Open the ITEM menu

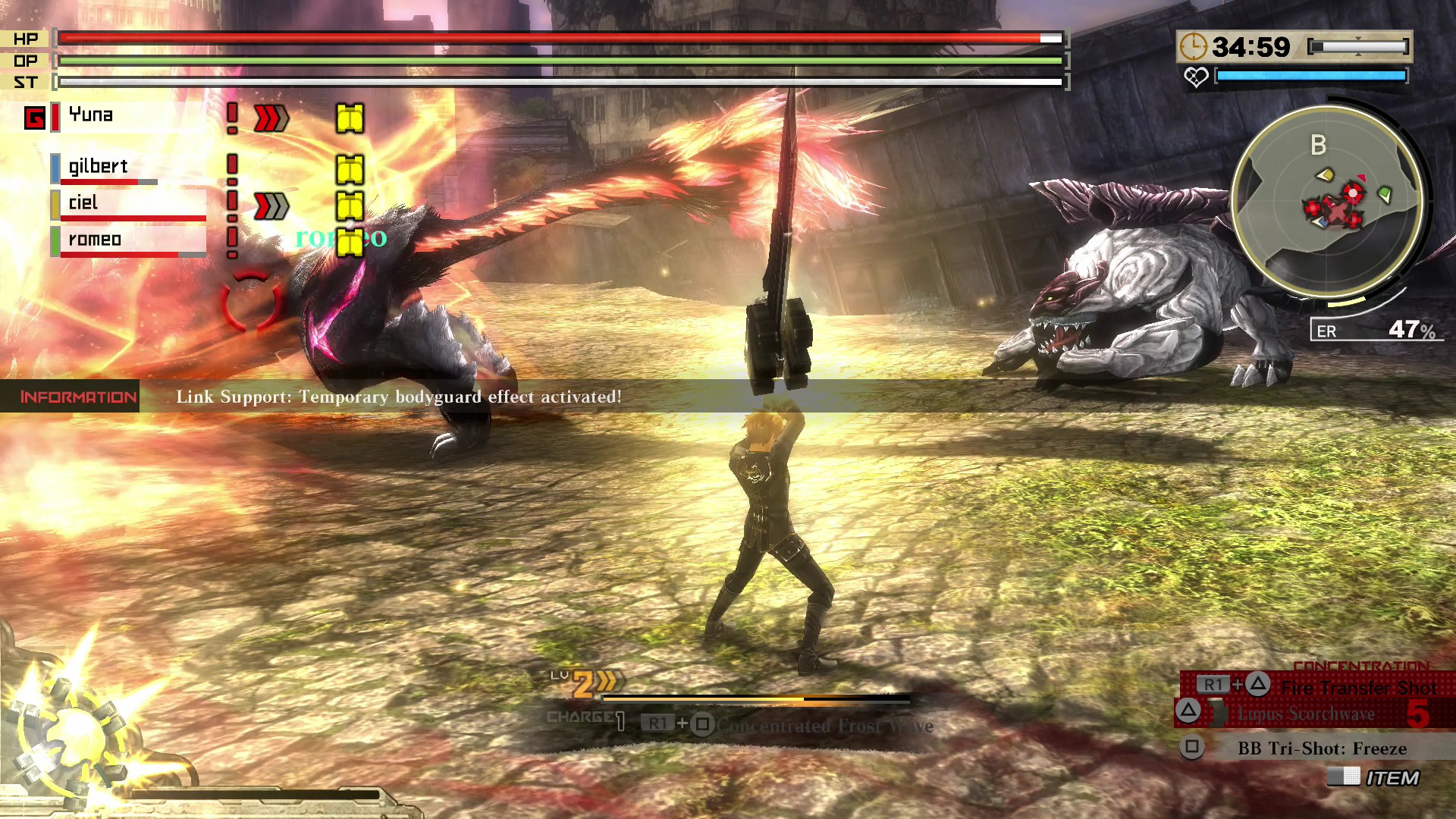(1392, 778)
